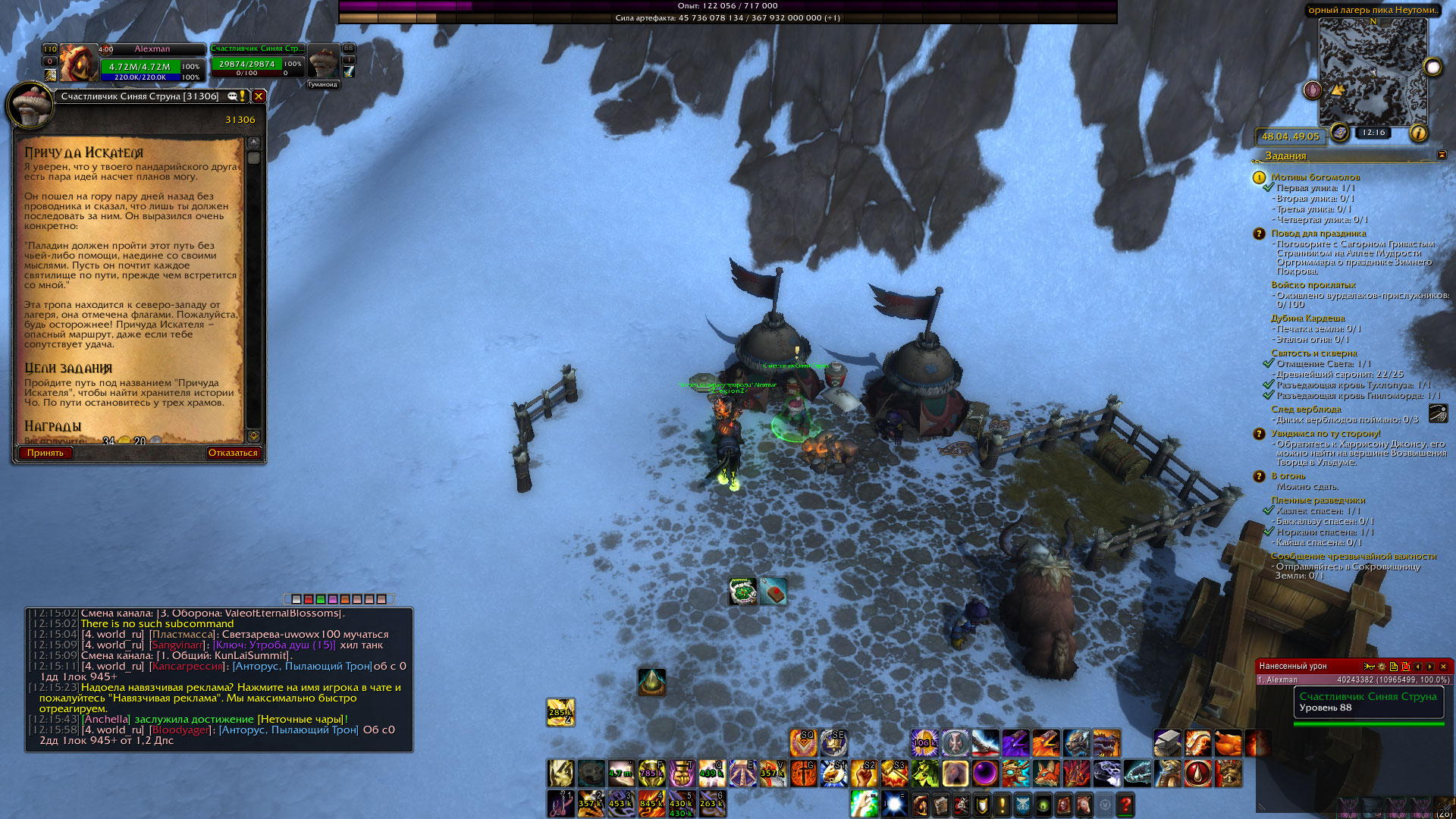Collapse the Задания quest tracker
Image resolution: width=1456 pixels, height=819 pixels.
point(1442,155)
